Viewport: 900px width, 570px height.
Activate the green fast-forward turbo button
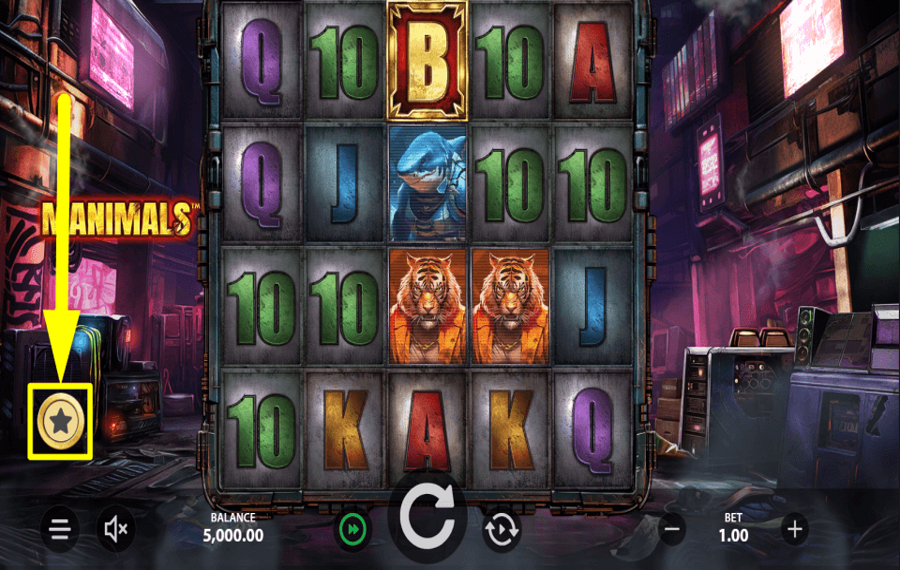tap(352, 529)
